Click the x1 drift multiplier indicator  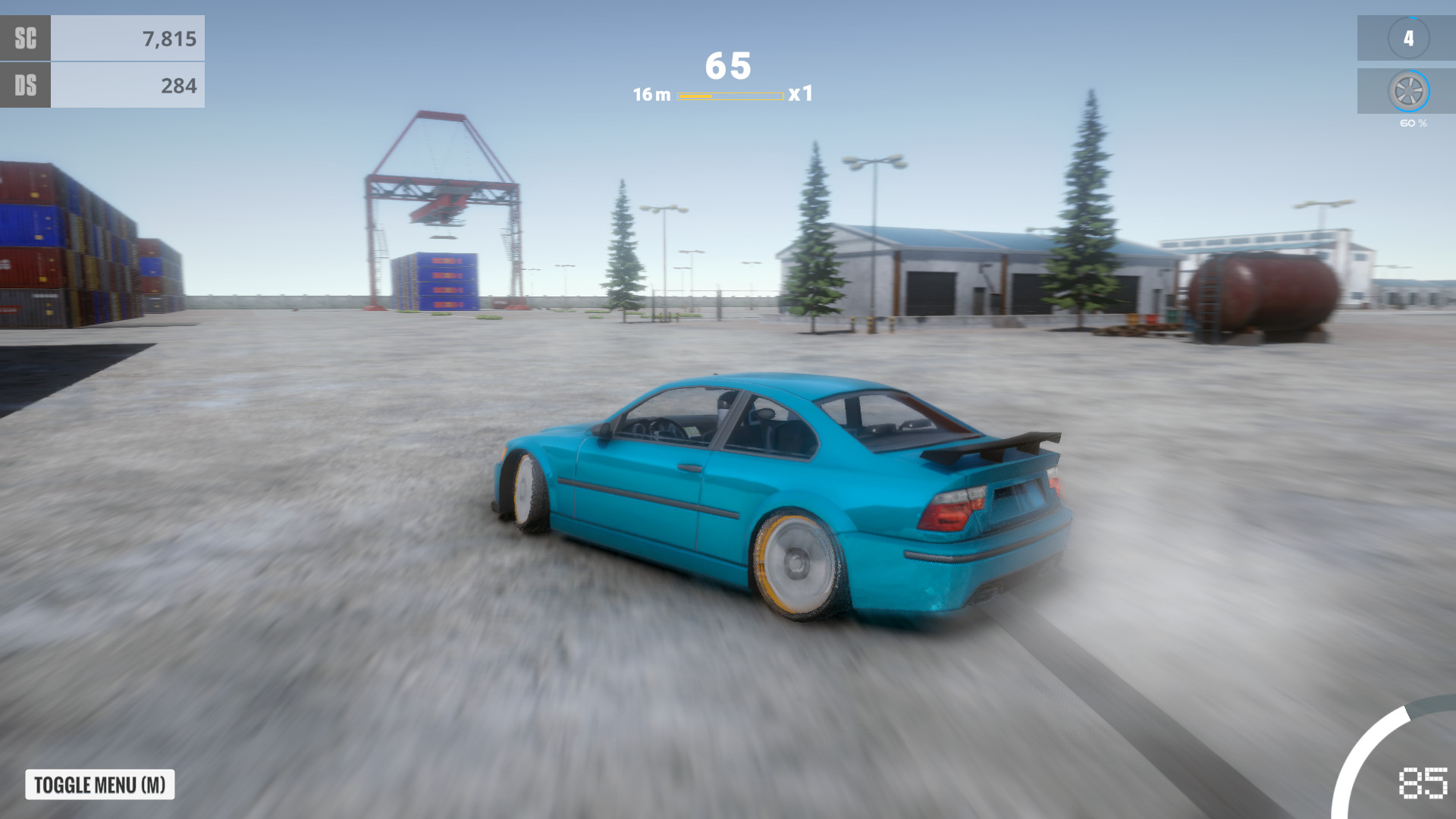(x=802, y=96)
